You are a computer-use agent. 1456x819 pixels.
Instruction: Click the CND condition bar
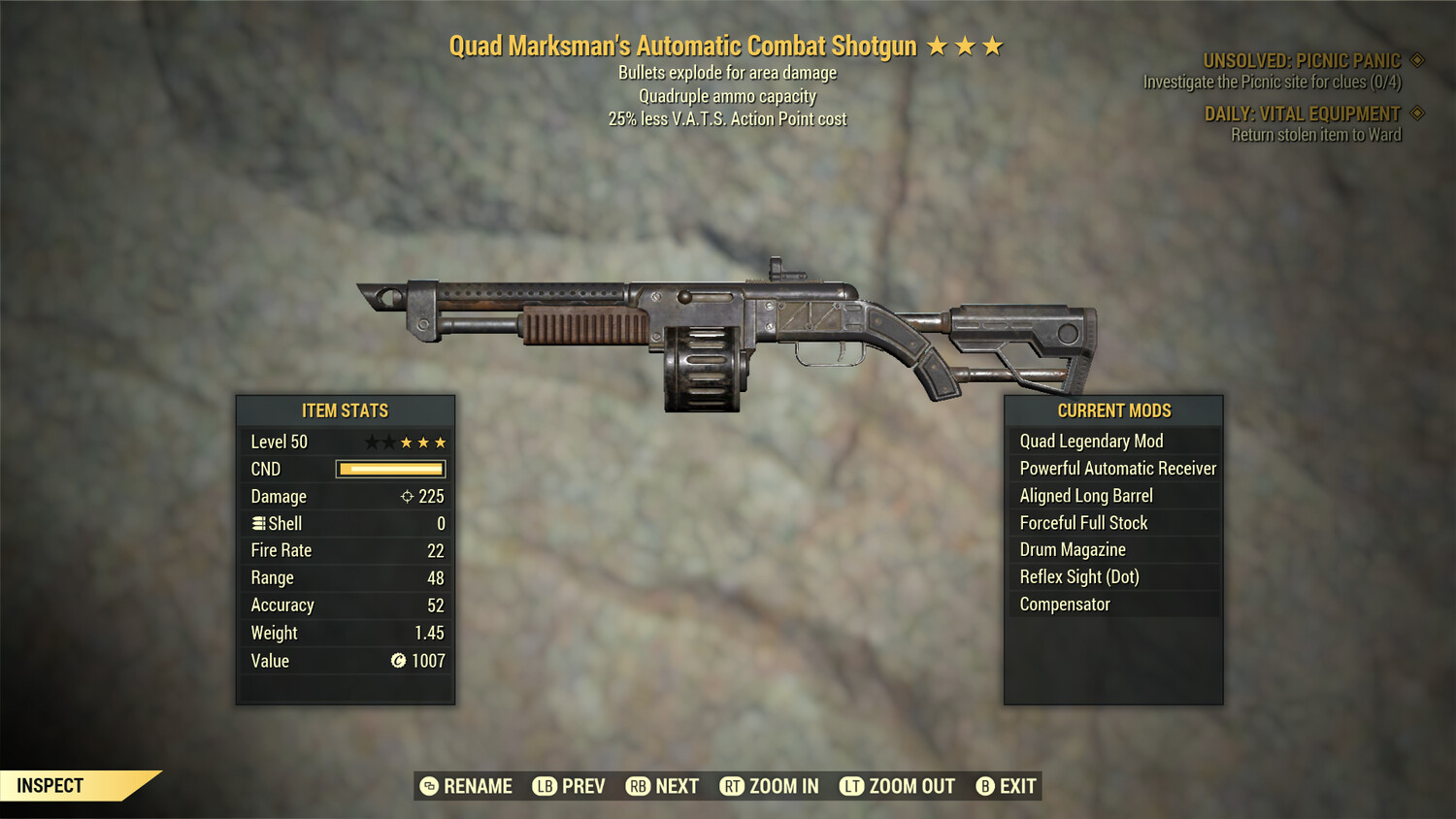[x=388, y=469]
